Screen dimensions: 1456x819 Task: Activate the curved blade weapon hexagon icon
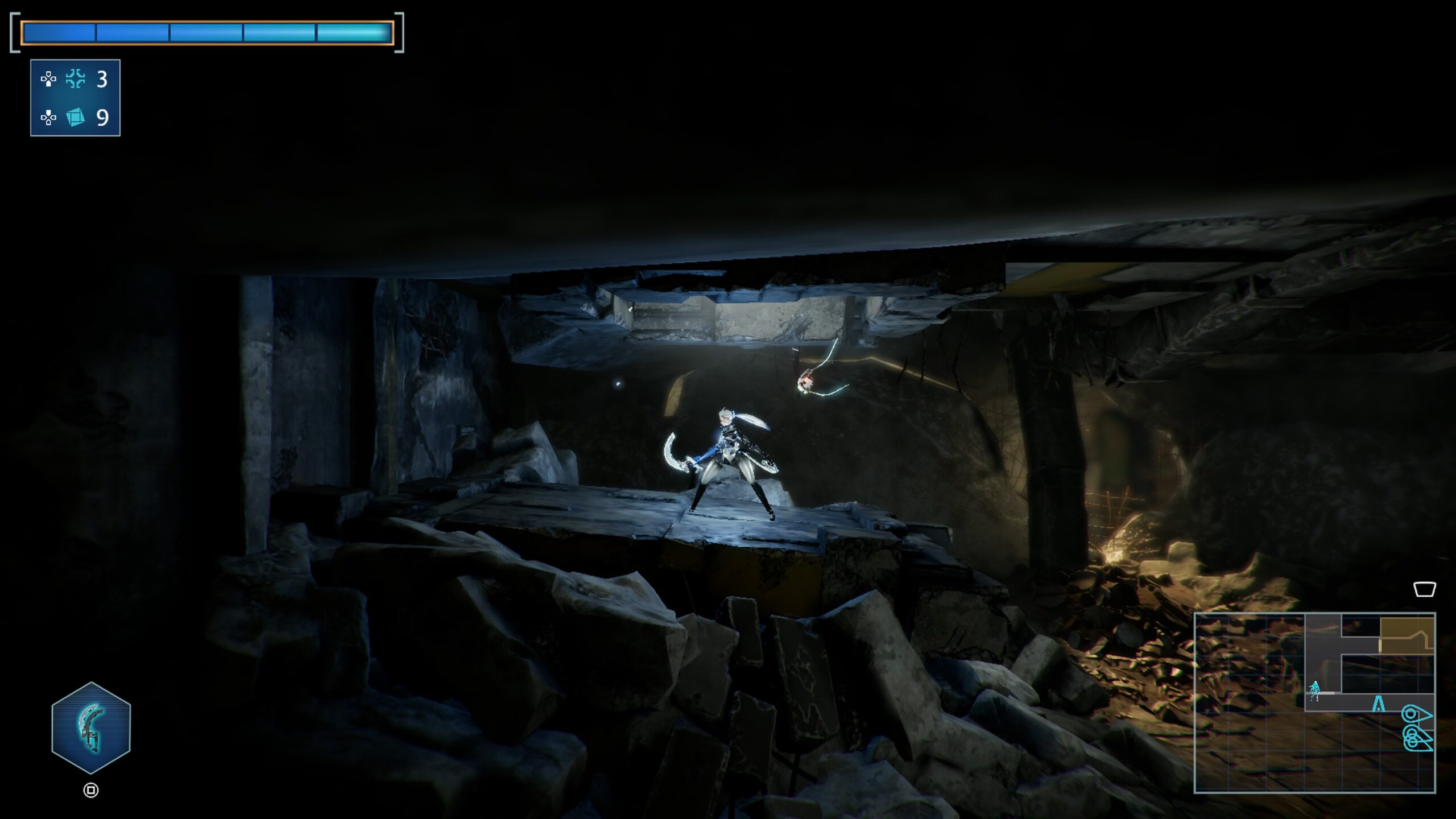pos(91,728)
